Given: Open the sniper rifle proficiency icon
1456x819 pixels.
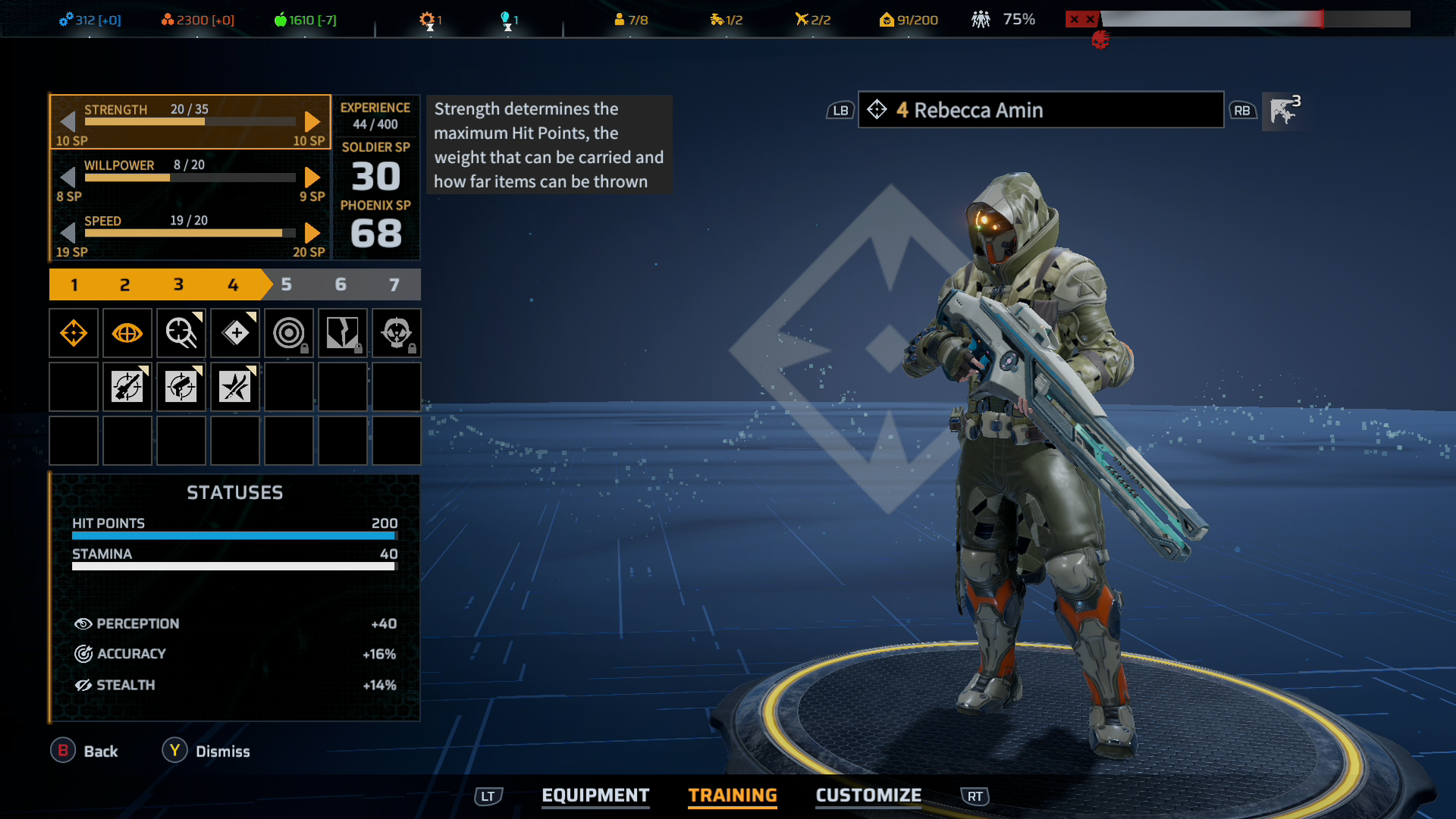Looking at the screenshot, I should point(127,387).
